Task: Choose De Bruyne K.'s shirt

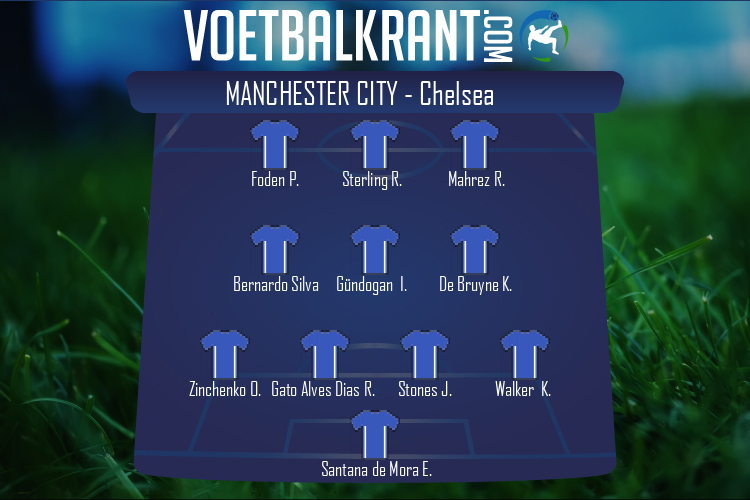Action: click(x=475, y=251)
